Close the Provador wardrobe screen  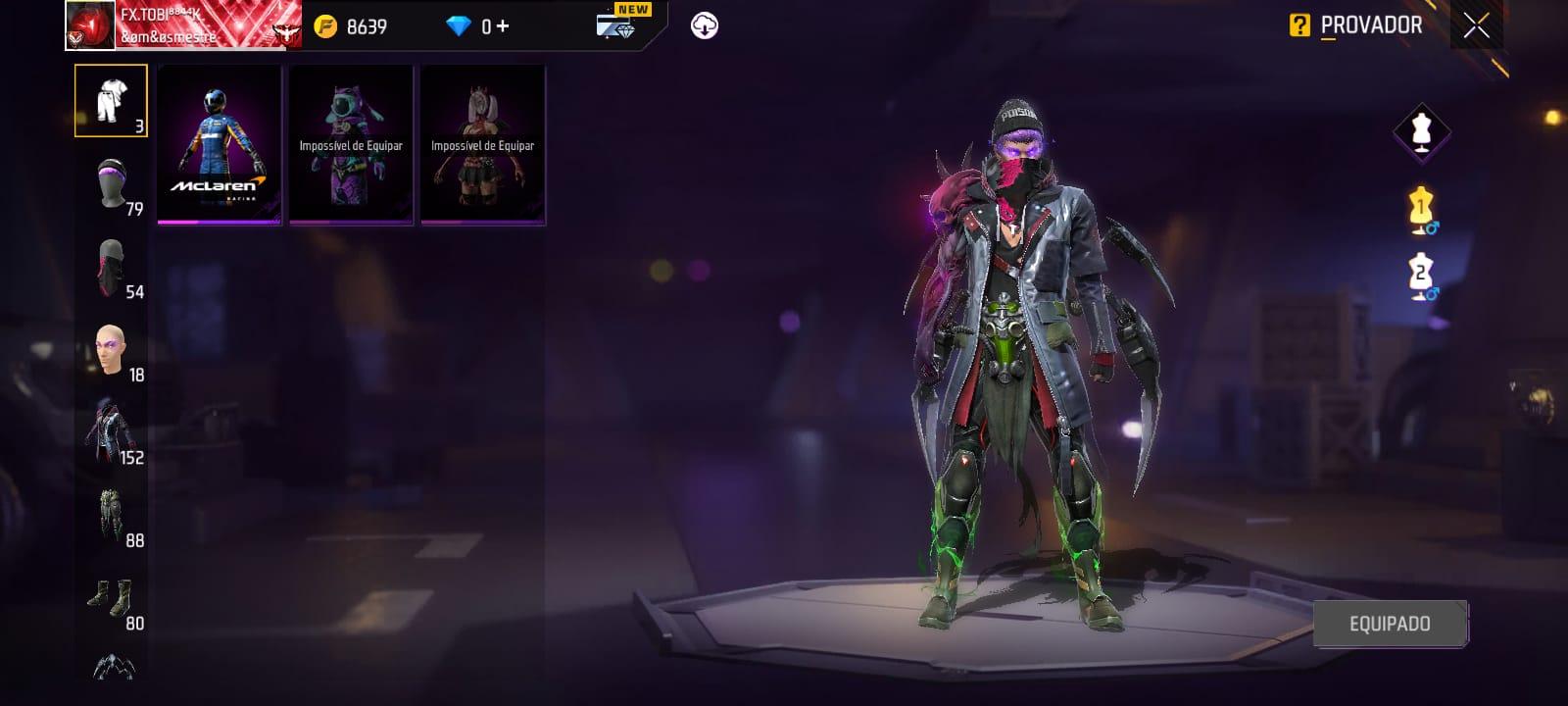1476,26
